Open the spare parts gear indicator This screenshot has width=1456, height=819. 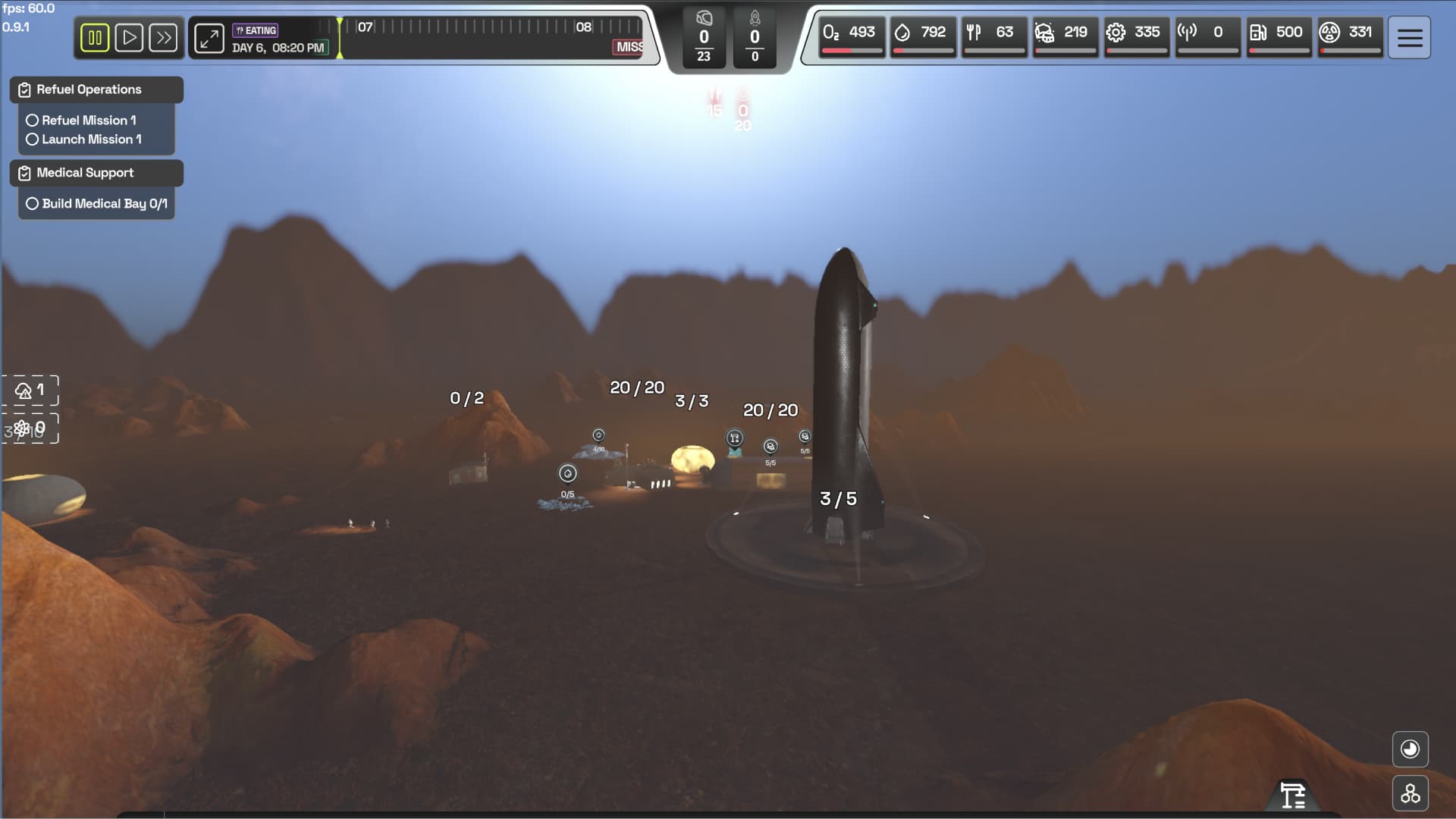tap(1136, 34)
